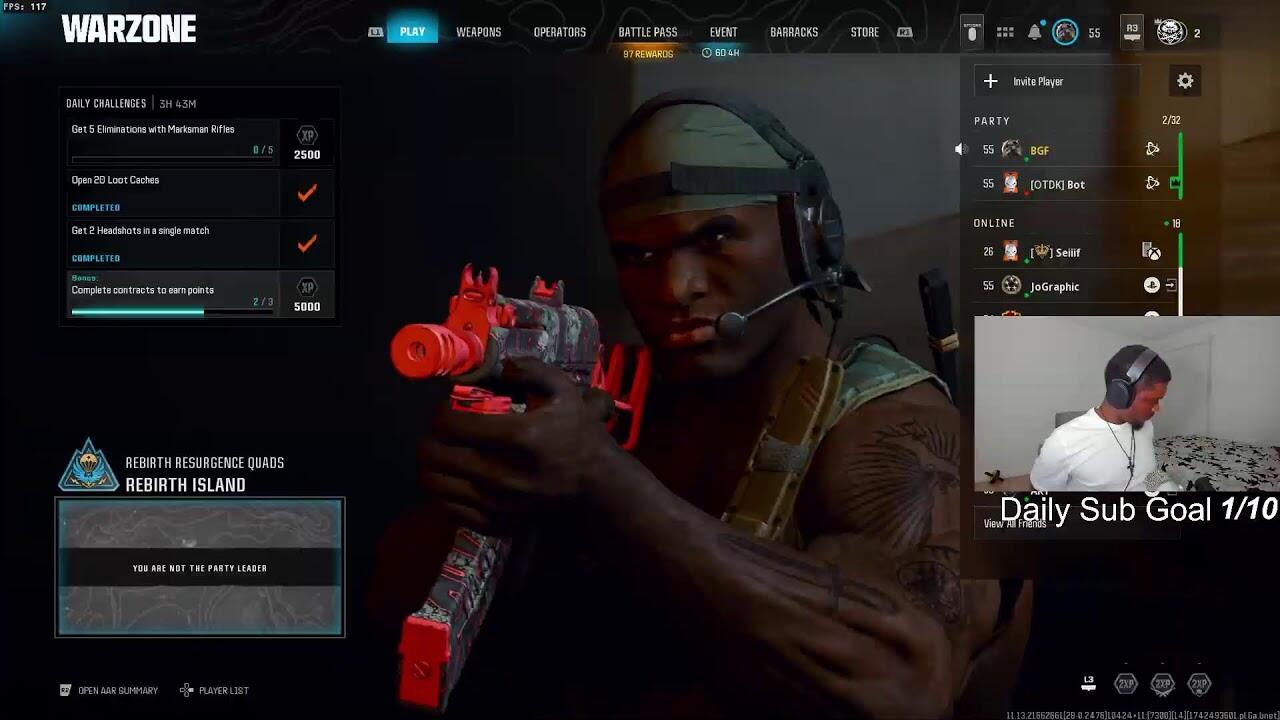Show notifications via the bell icon
Viewport: 1280px width, 720px height.
pos(1035,32)
